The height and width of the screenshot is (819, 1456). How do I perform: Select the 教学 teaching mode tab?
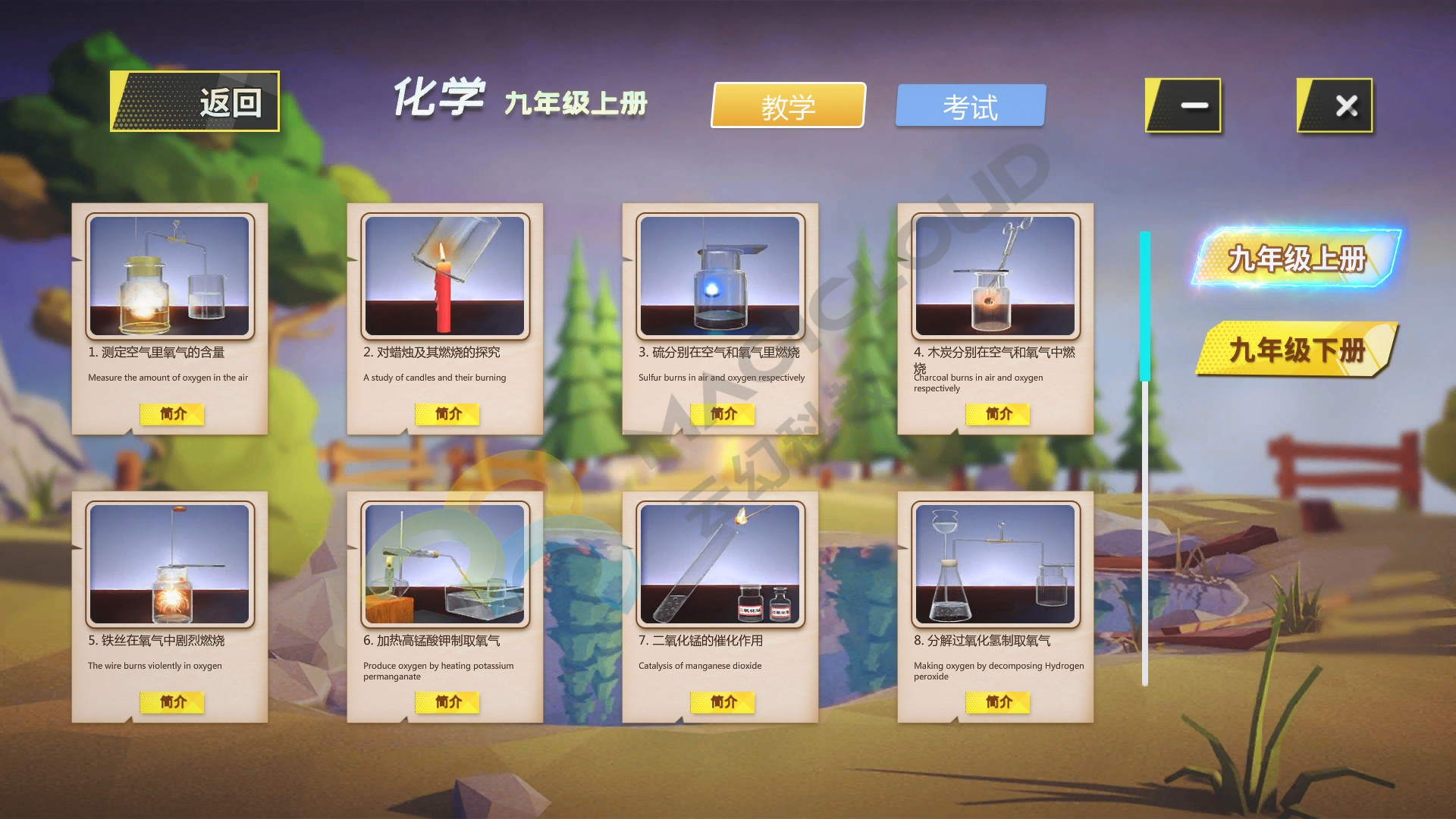click(787, 107)
